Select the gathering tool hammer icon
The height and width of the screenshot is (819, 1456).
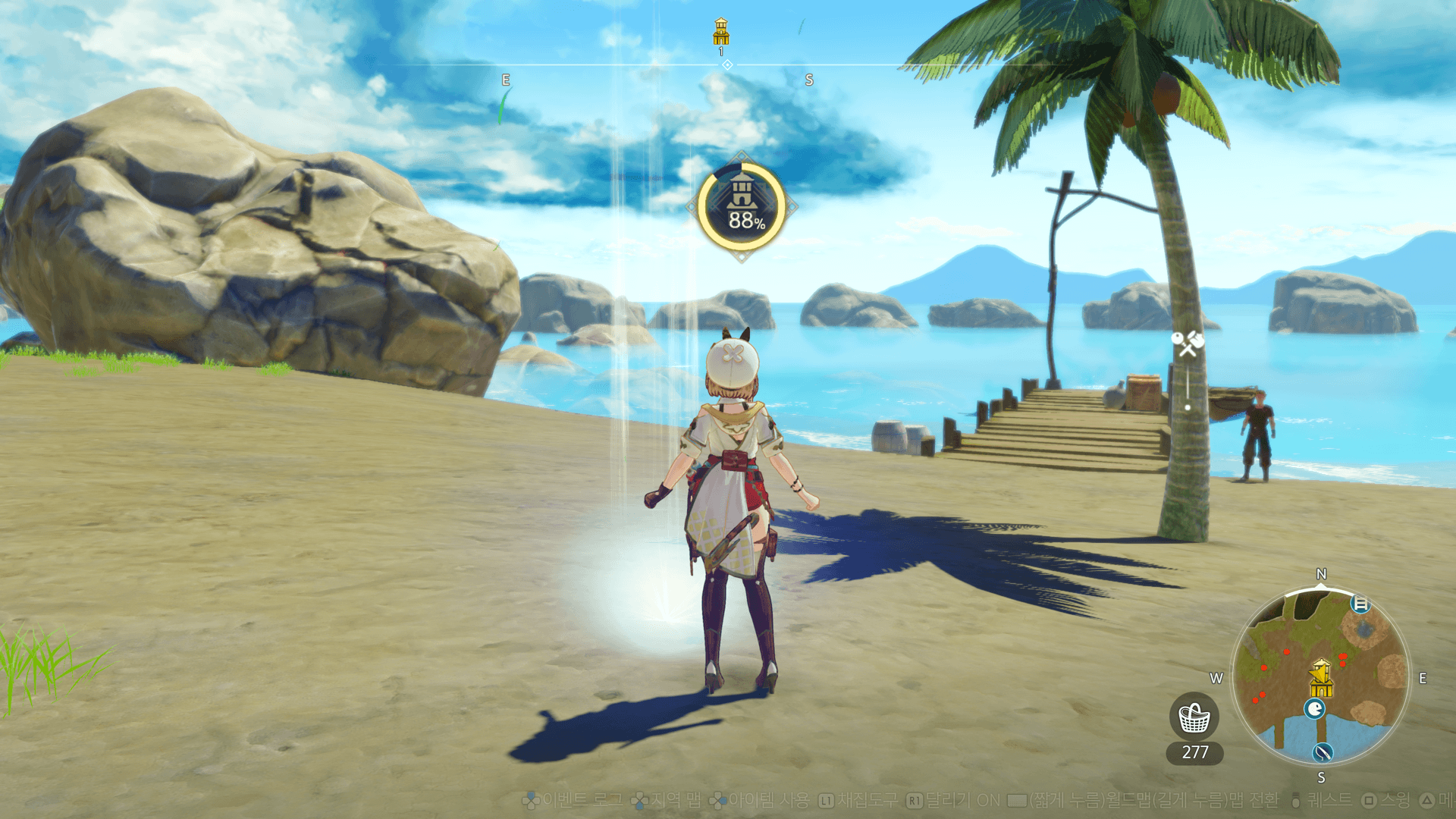(x=1188, y=343)
